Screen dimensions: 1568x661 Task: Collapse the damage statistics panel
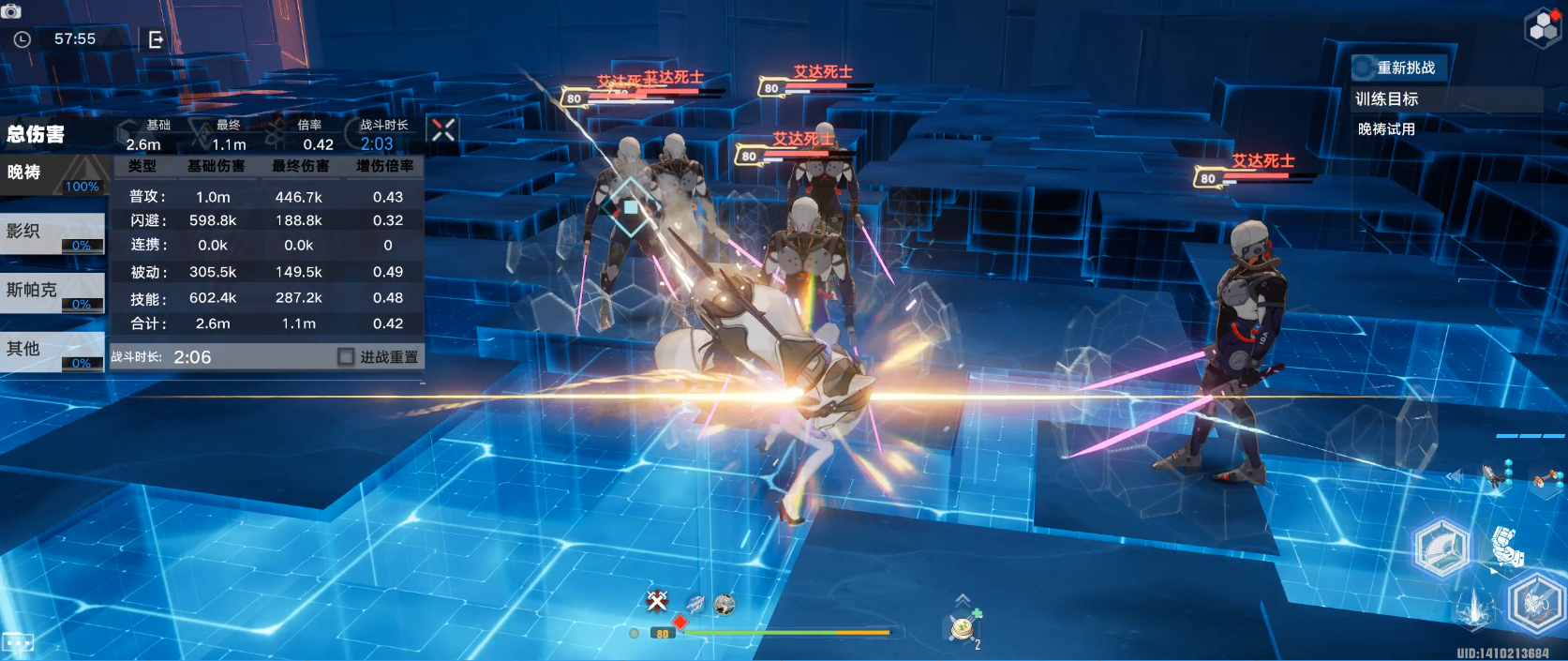click(x=443, y=130)
